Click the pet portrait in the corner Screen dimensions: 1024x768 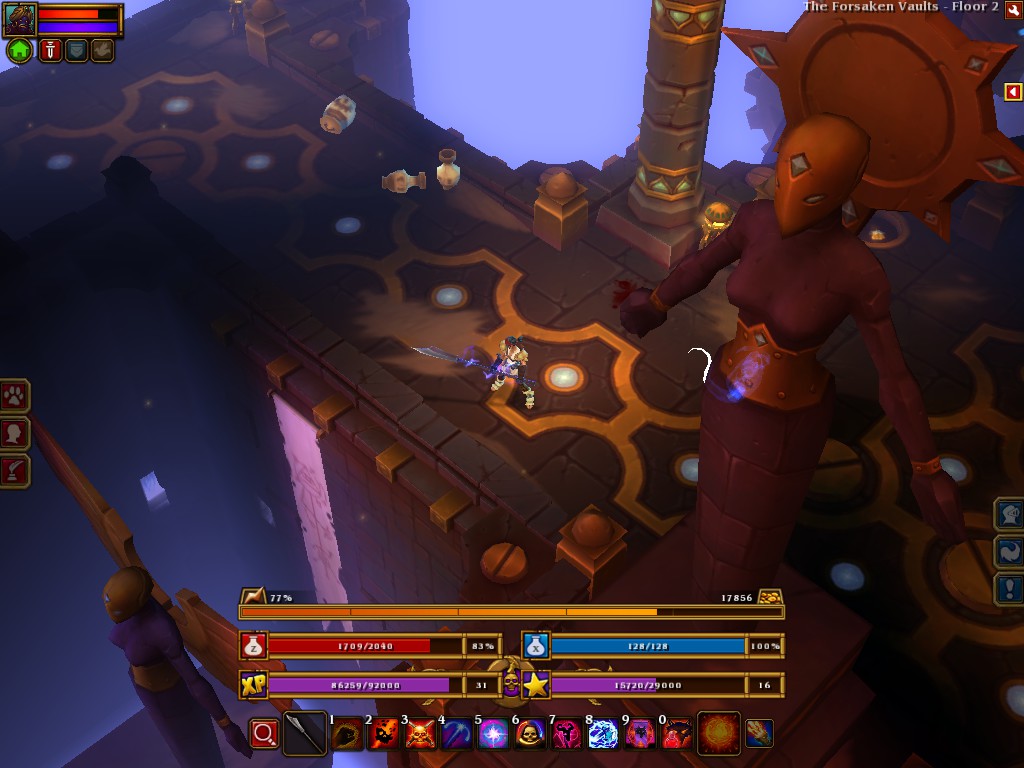point(20,18)
